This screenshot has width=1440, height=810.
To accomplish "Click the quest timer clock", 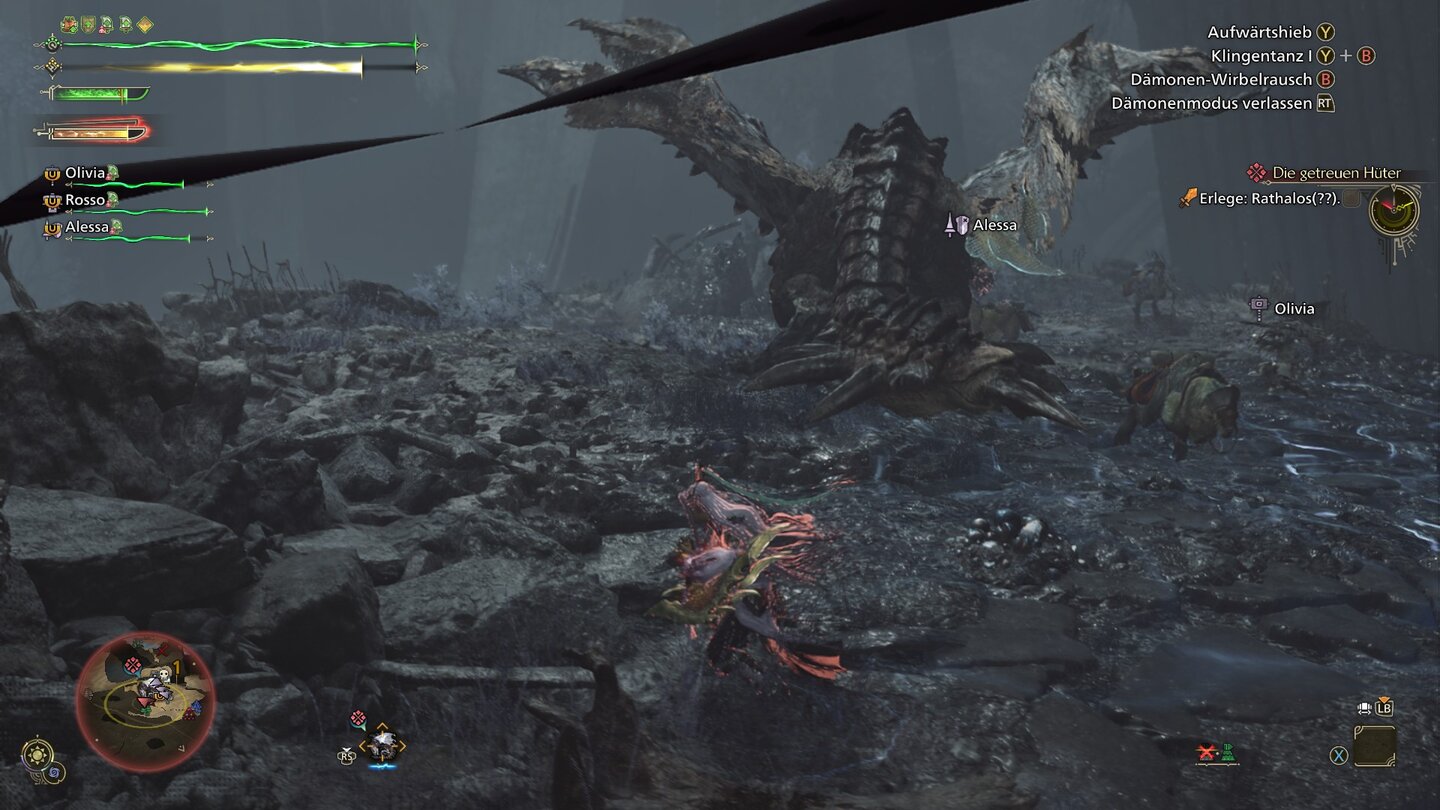I will coord(1394,211).
